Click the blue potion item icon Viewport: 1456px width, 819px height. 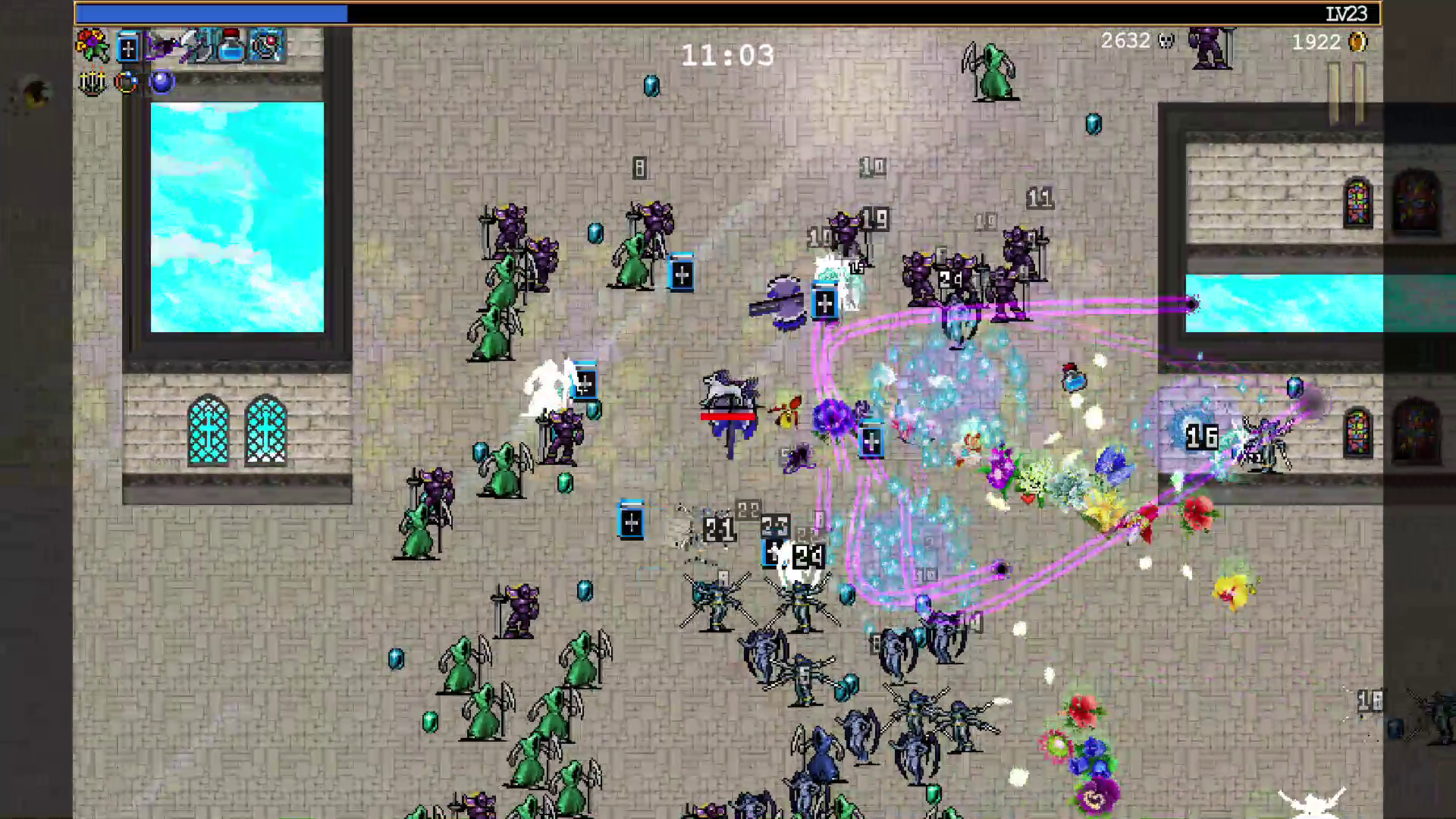point(231,47)
